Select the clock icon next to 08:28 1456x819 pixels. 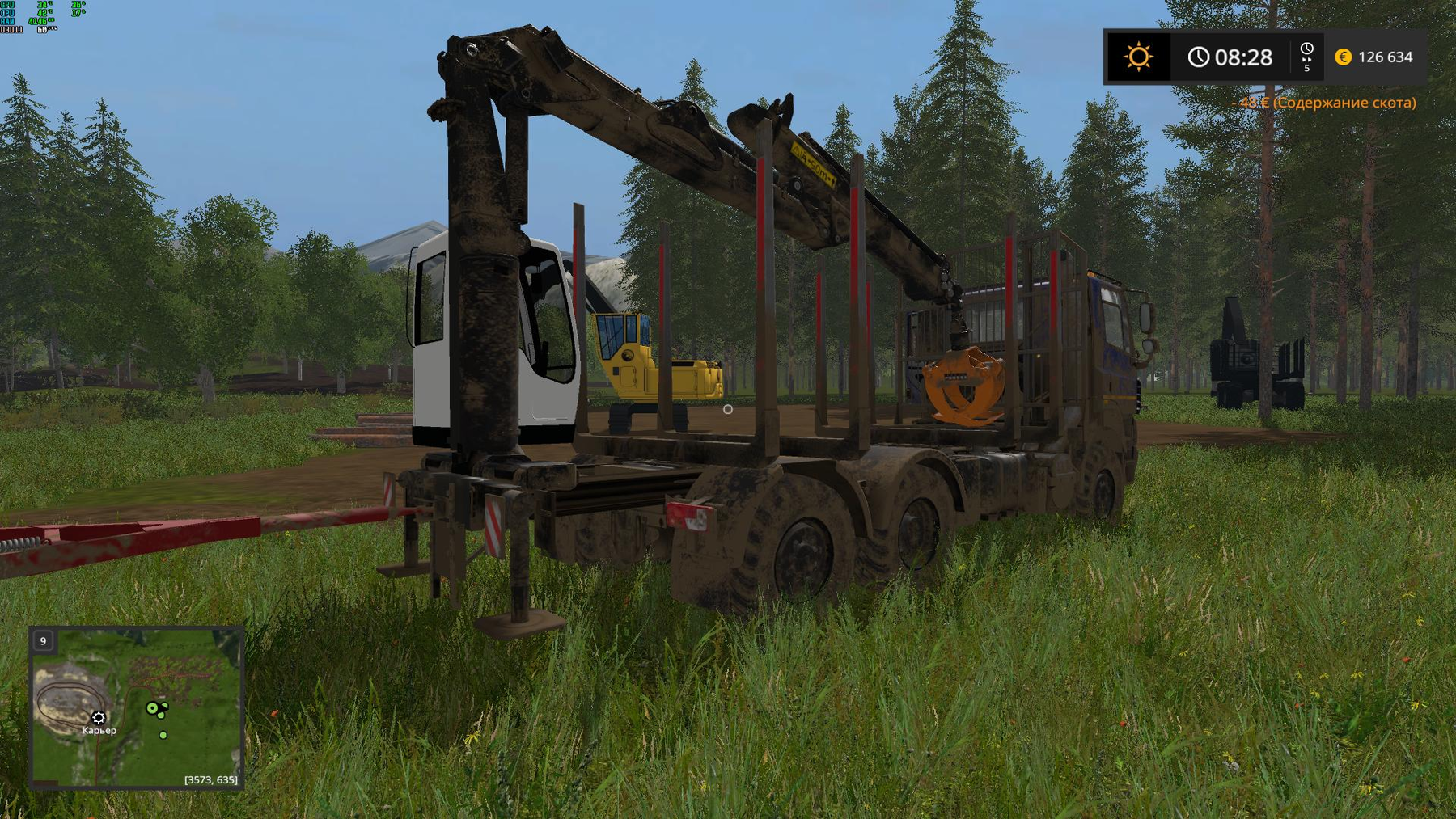[x=1200, y=57]
